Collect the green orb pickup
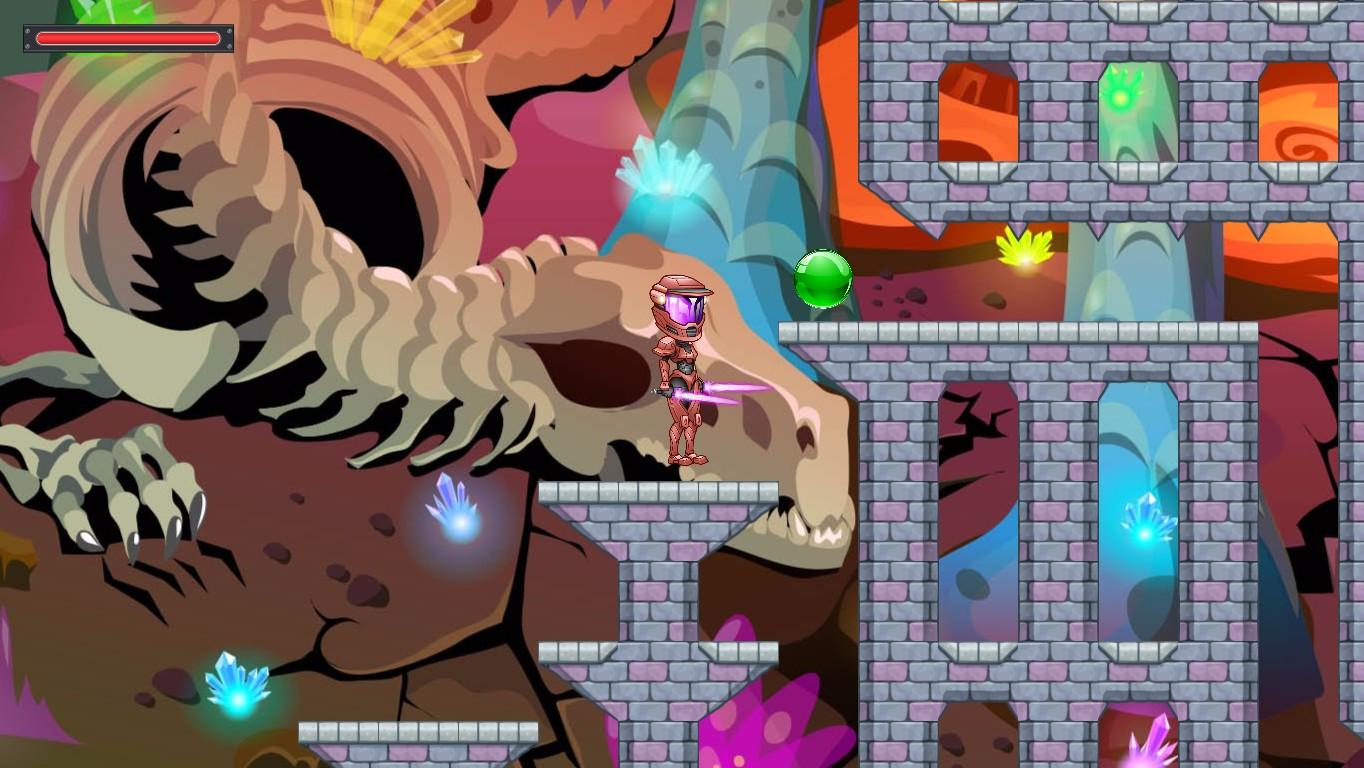 (x=823, y=278)
